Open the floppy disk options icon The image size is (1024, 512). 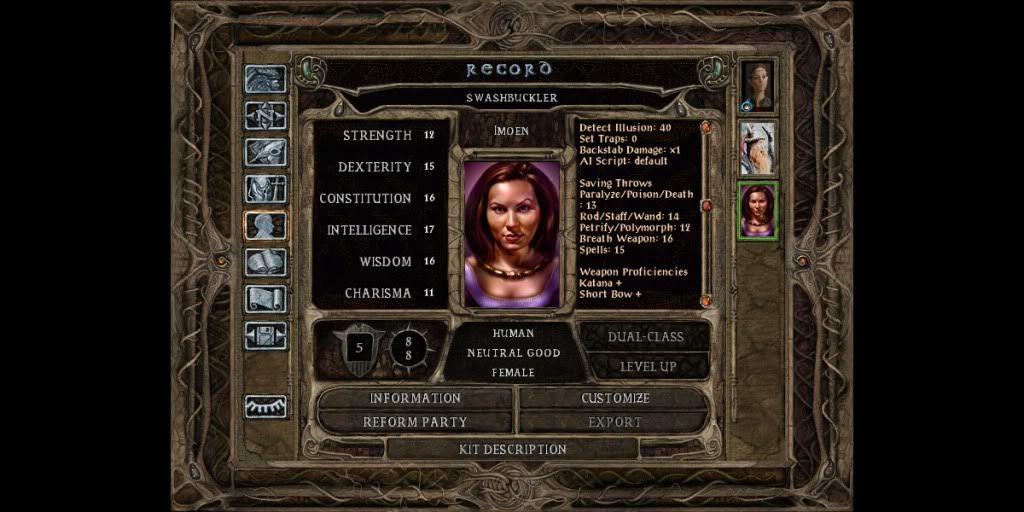click(266, 335)
